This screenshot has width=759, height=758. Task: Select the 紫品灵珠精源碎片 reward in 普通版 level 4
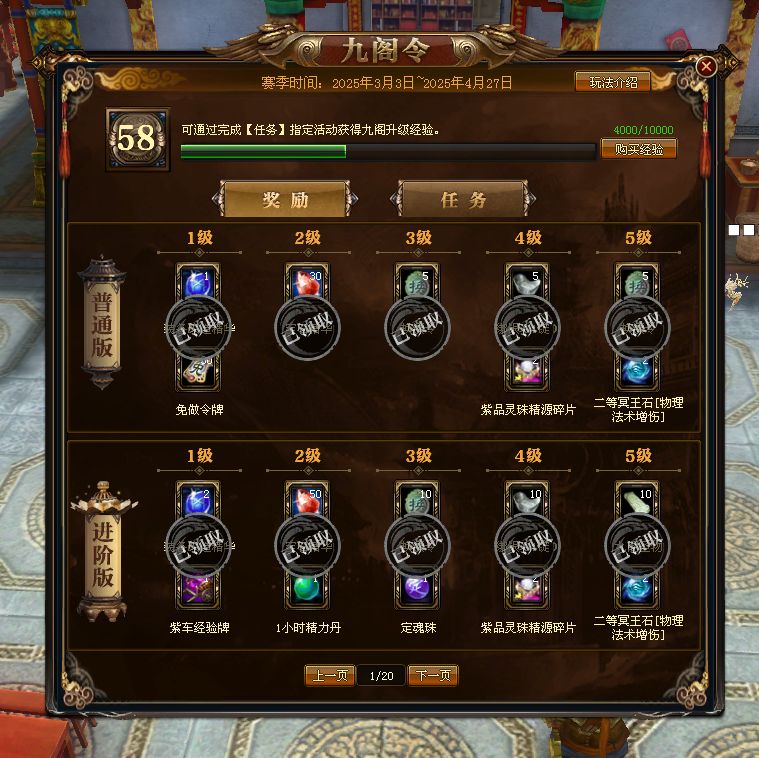[527, 370]
